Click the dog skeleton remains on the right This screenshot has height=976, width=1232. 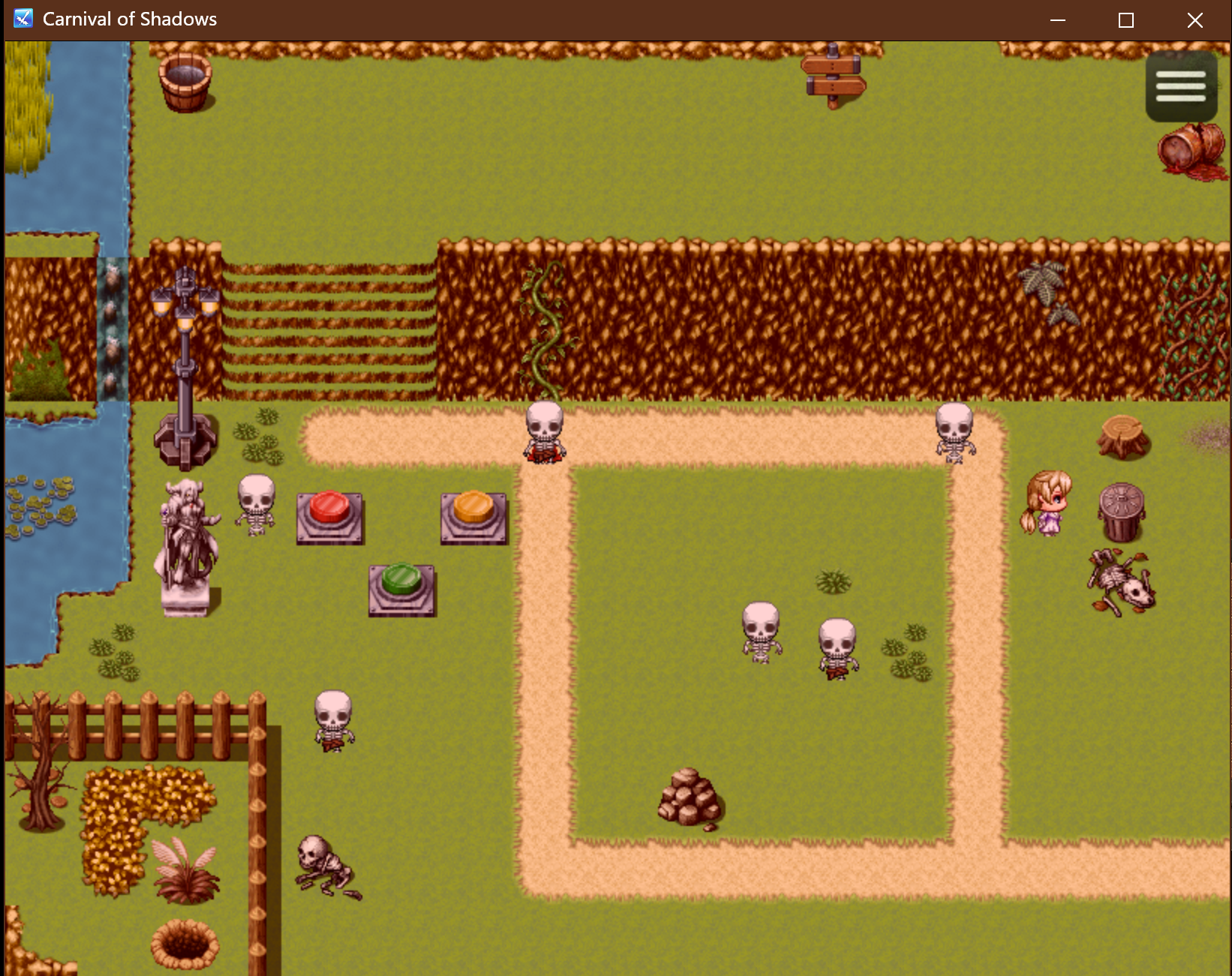click(1119, 584)
